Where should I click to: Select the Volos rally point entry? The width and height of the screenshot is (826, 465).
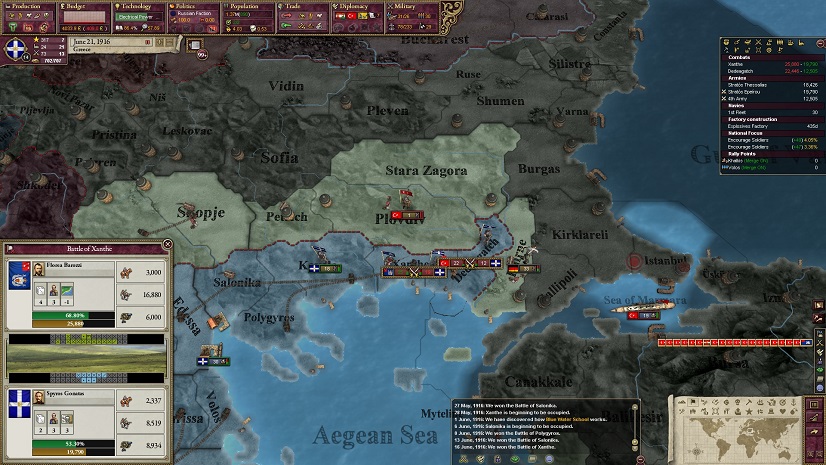click(738, 168)
